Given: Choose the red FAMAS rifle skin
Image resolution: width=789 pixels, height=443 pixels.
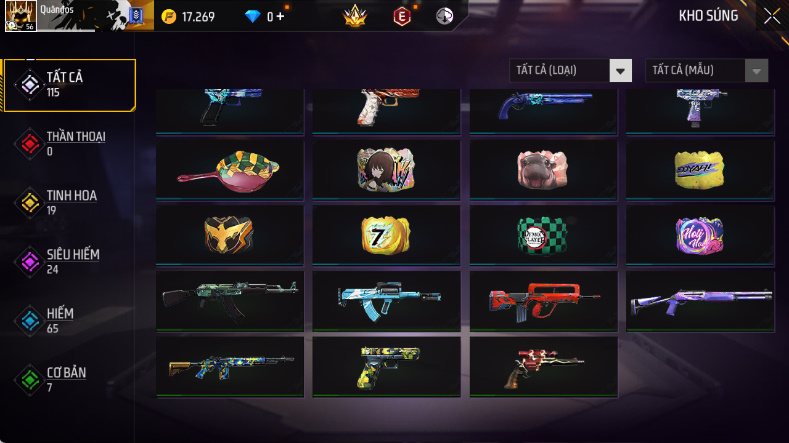Looking at the screenshot, I should (543, 299).
